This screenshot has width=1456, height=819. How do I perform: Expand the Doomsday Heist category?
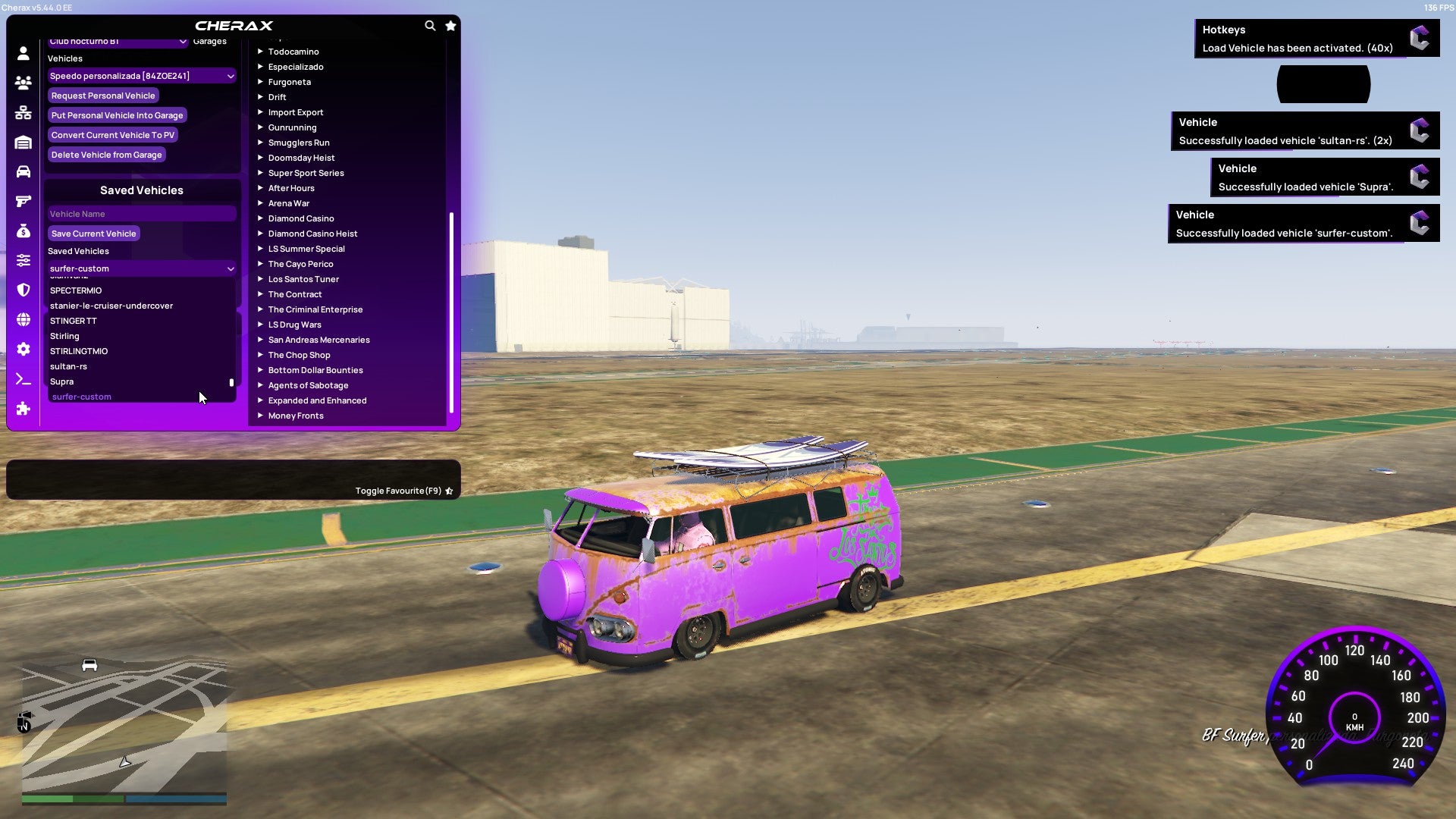[300, 158]
